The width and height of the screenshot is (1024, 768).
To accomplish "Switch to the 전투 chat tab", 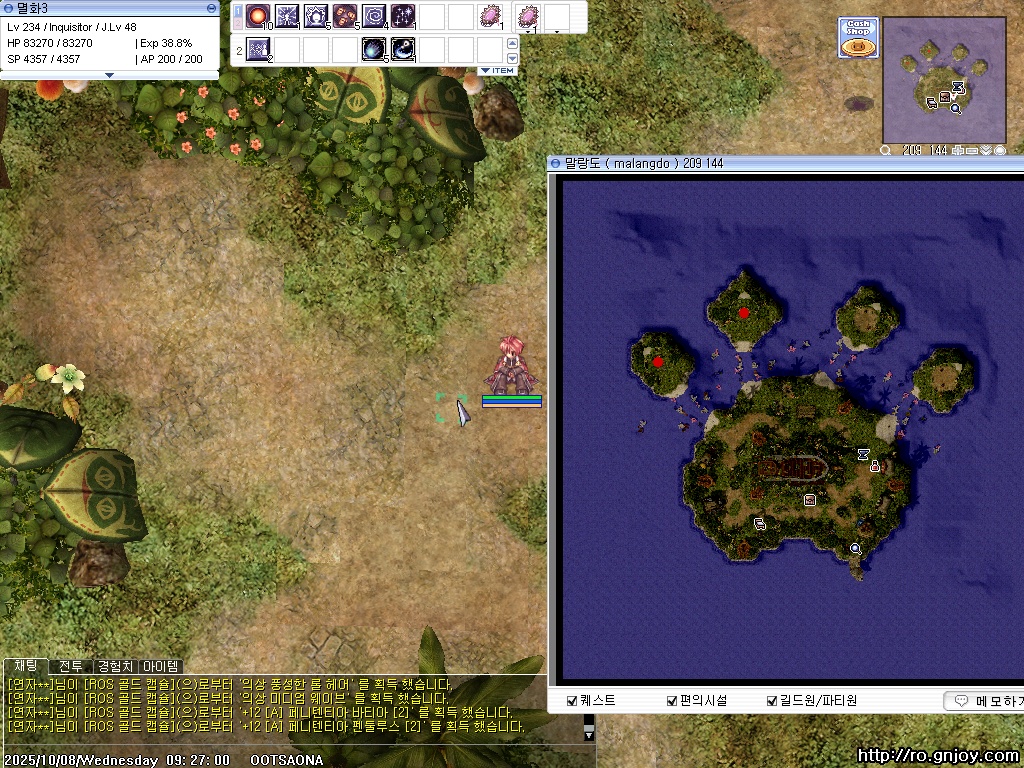I will click(x=71, y=666).
